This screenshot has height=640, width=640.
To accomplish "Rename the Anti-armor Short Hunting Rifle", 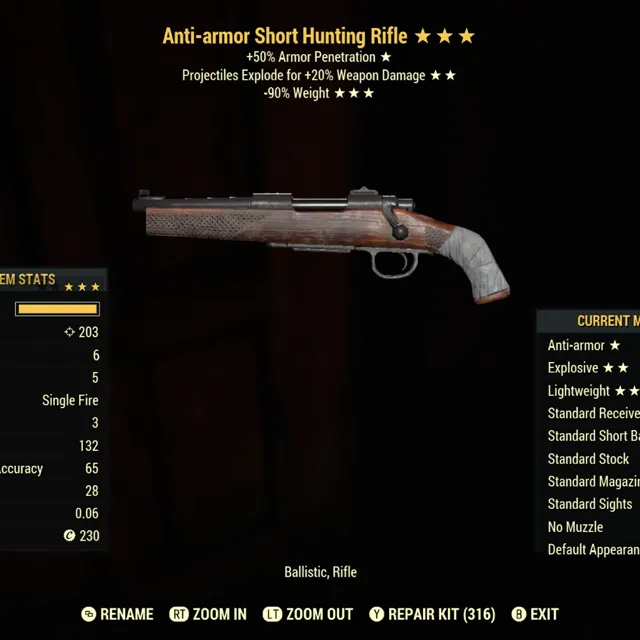I will pos(117,614).
